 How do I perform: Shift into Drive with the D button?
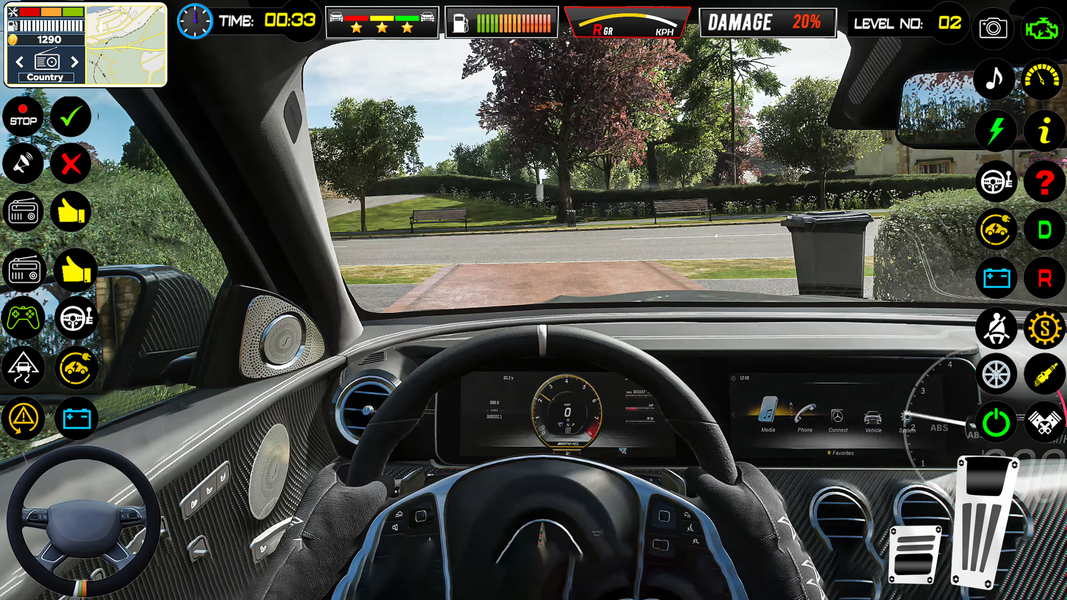tap(1044, 230)
